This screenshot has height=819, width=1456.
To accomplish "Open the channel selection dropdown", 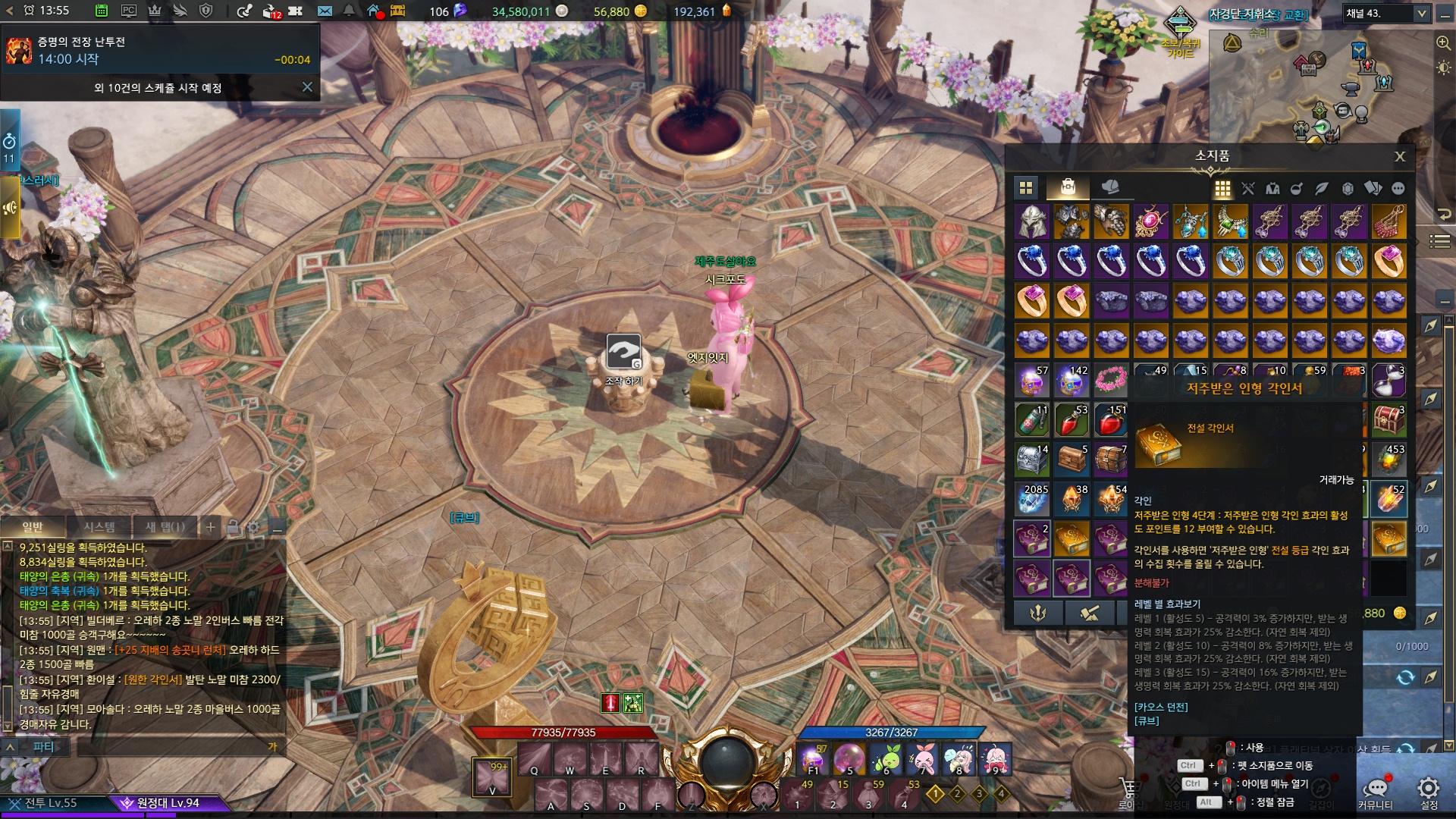I will (1421, 14).
